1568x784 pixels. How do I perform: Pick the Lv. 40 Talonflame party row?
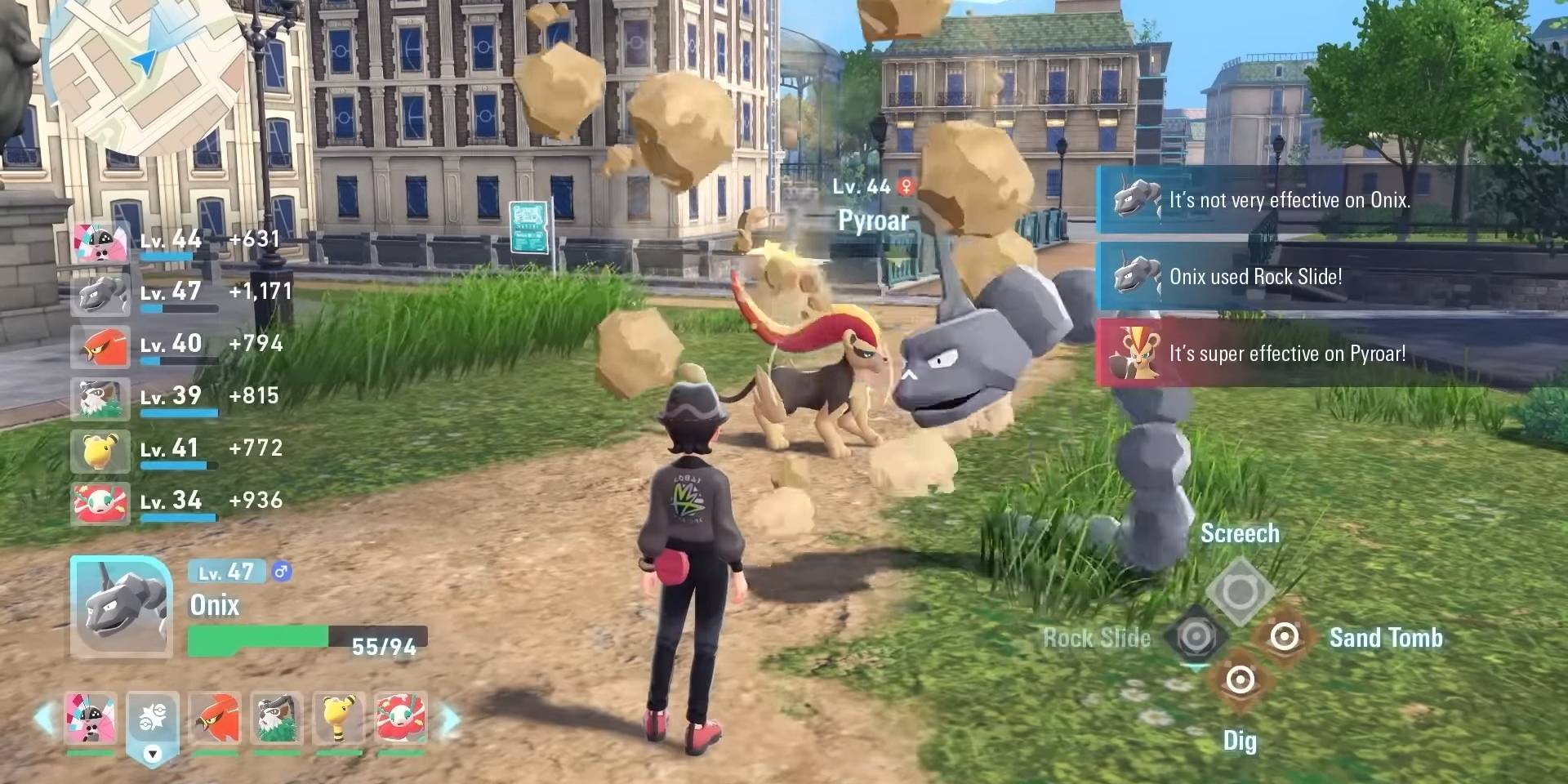tap(181, 345)
